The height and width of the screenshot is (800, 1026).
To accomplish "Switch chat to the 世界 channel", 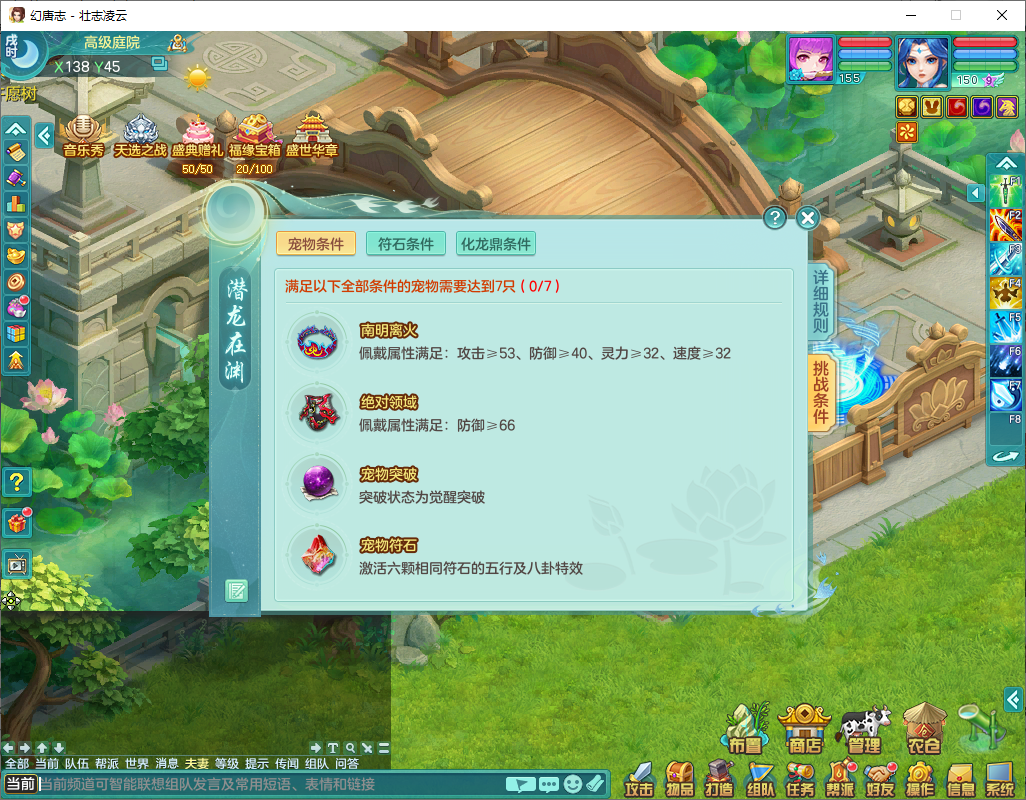I will 137,764.
